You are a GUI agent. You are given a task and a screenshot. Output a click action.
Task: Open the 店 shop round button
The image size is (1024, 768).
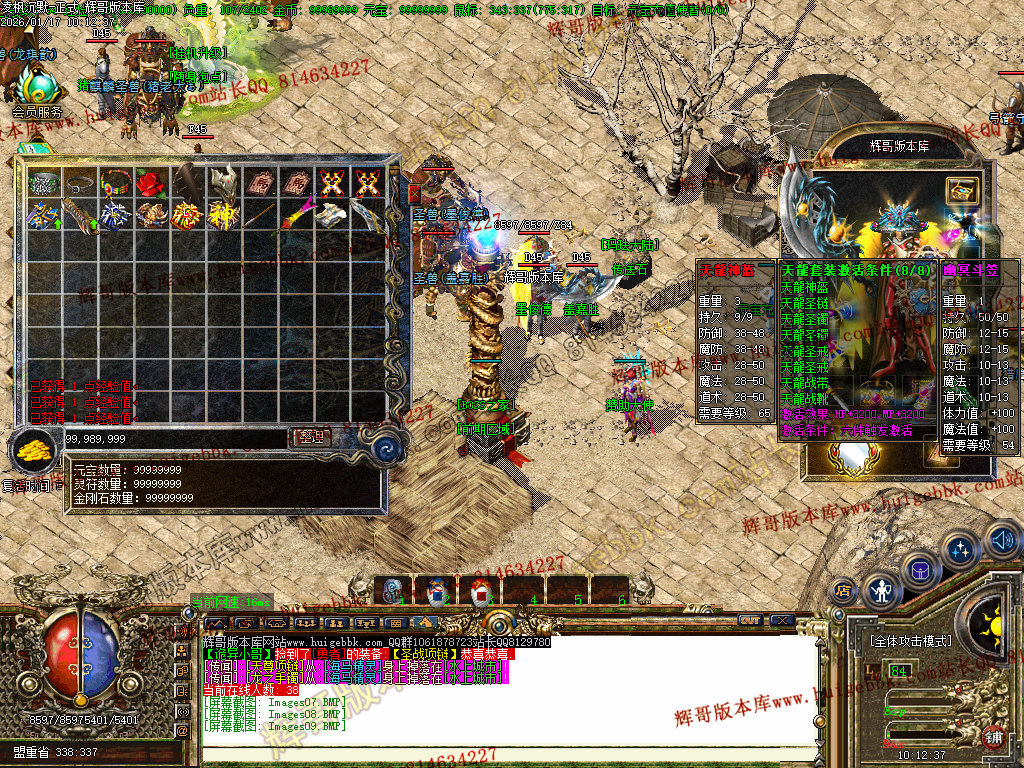[842, 590]
